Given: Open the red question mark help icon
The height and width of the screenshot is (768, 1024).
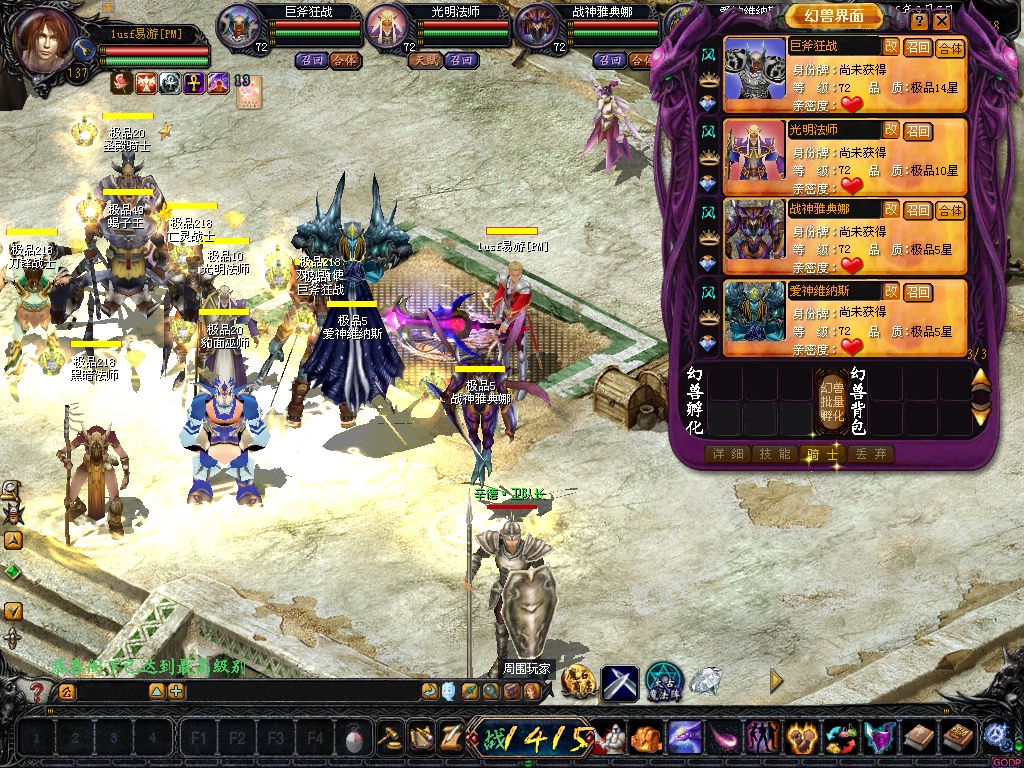Looking at the screenshot, I should tap(37, 691).
